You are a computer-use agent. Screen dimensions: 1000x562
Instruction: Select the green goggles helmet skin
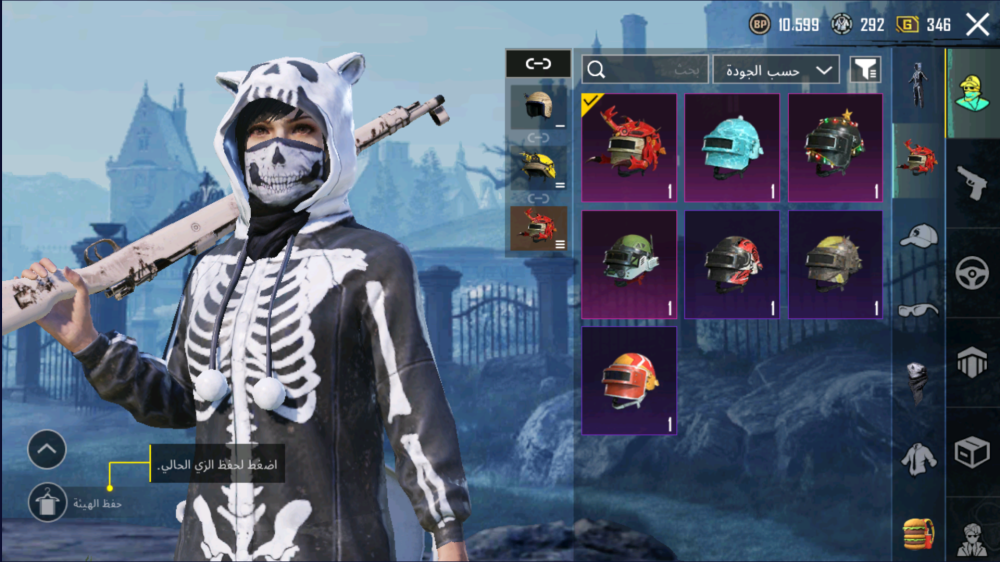tap(629, 264)
